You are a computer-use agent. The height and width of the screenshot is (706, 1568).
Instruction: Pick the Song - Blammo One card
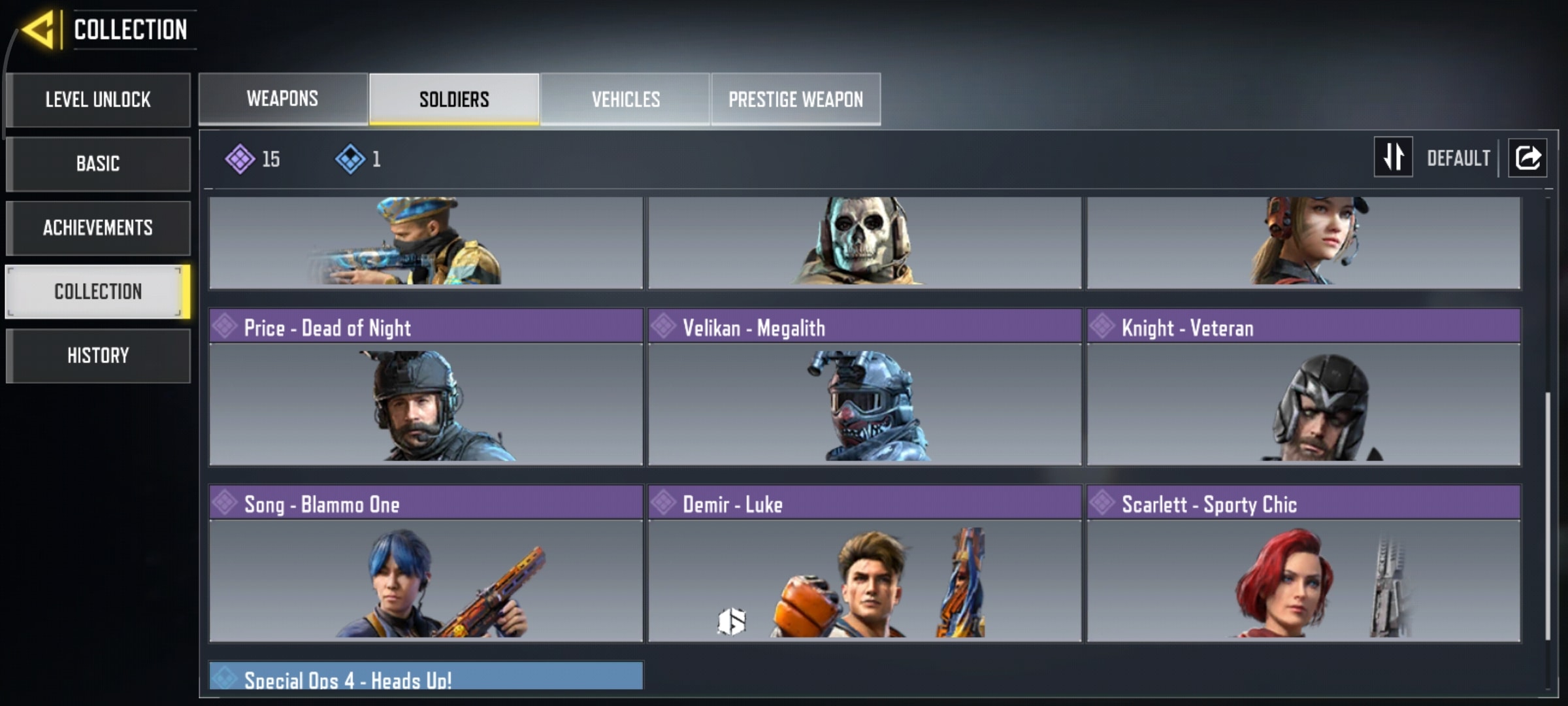[x=426, y=563]
